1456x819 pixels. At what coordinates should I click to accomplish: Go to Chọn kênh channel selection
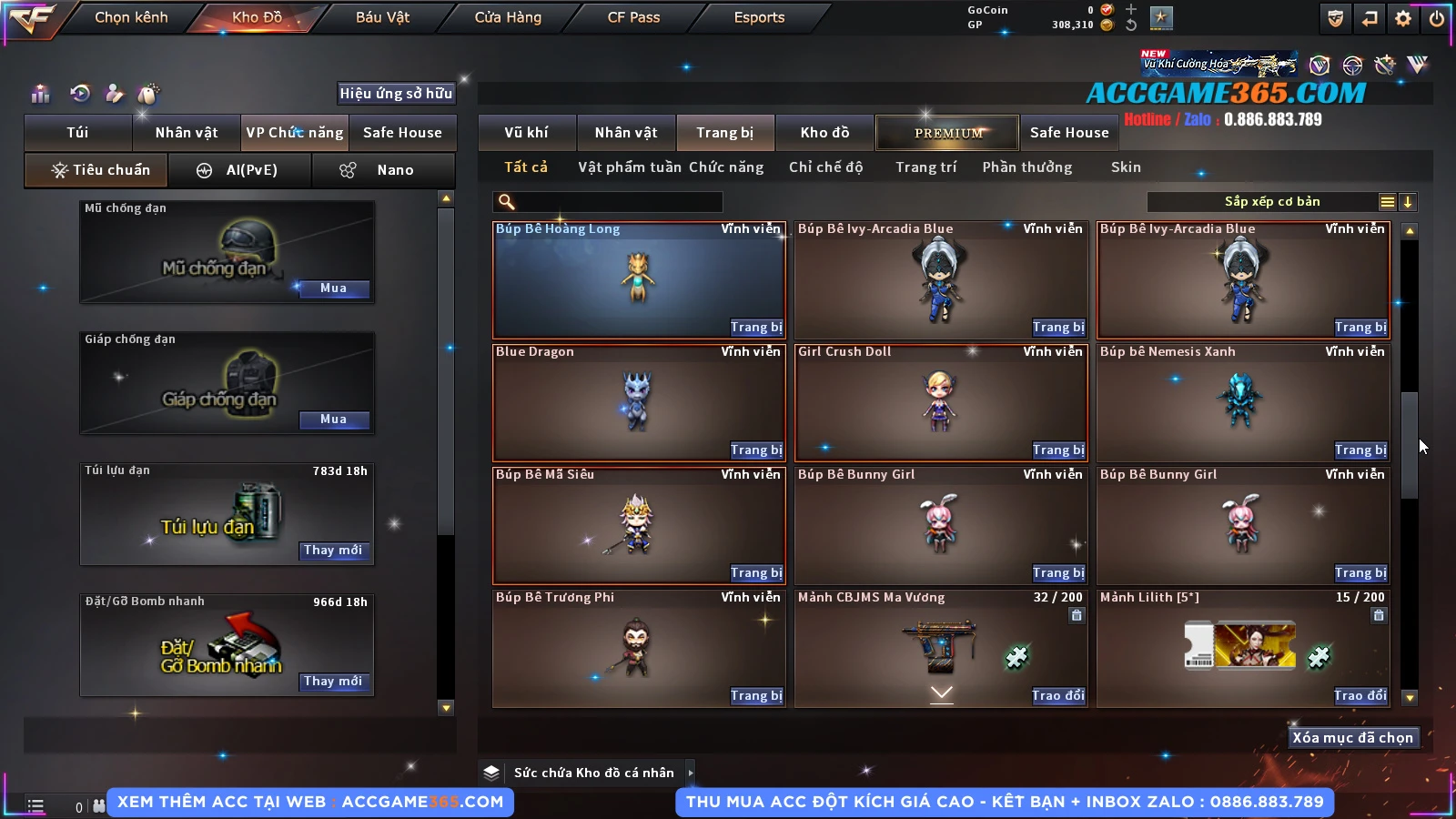point(131,17)
